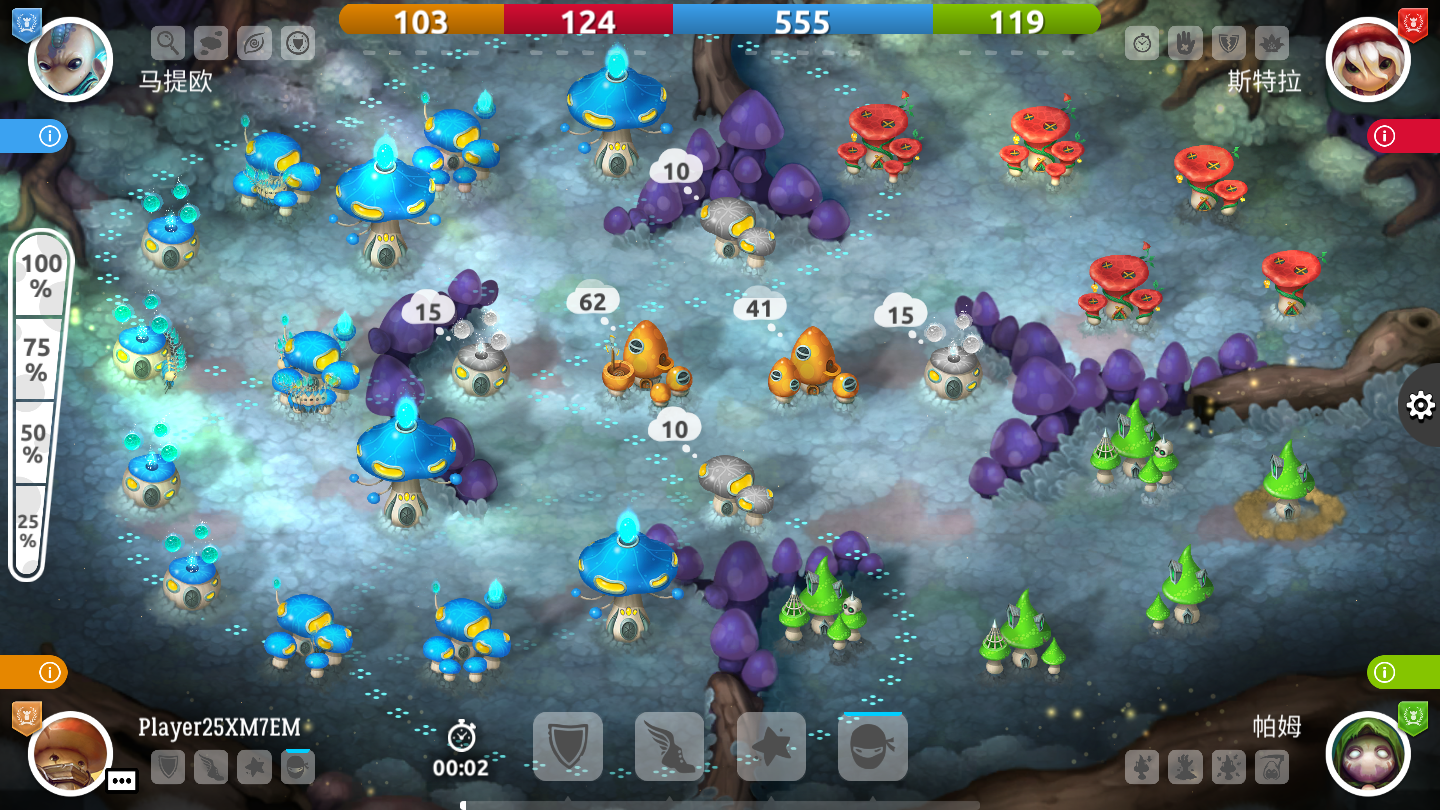Activate the star burst skill
This screenshot has width=1440, height=810.
pos(771,746)
